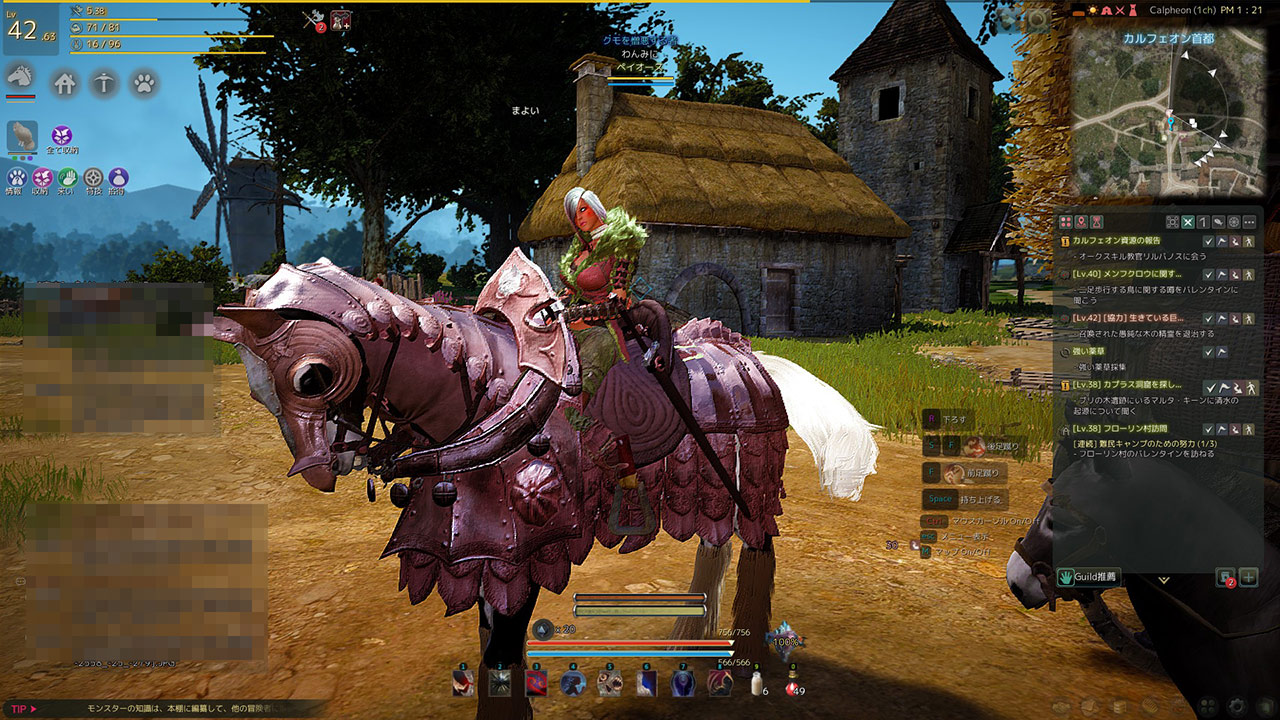
Task: Click the horse mount icon
Action: (21, 77)
